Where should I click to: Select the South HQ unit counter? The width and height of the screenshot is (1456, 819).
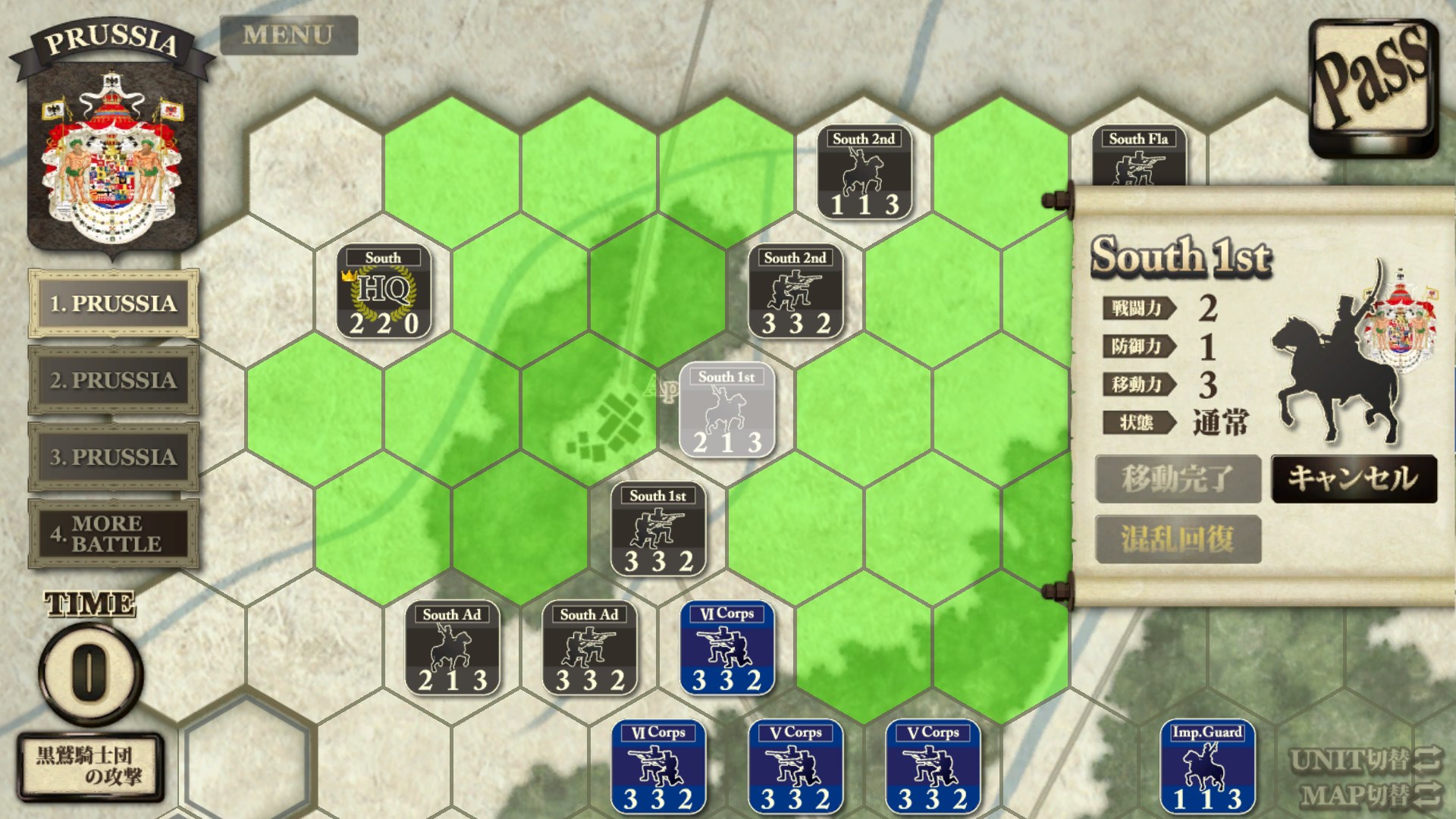[384, 296]
